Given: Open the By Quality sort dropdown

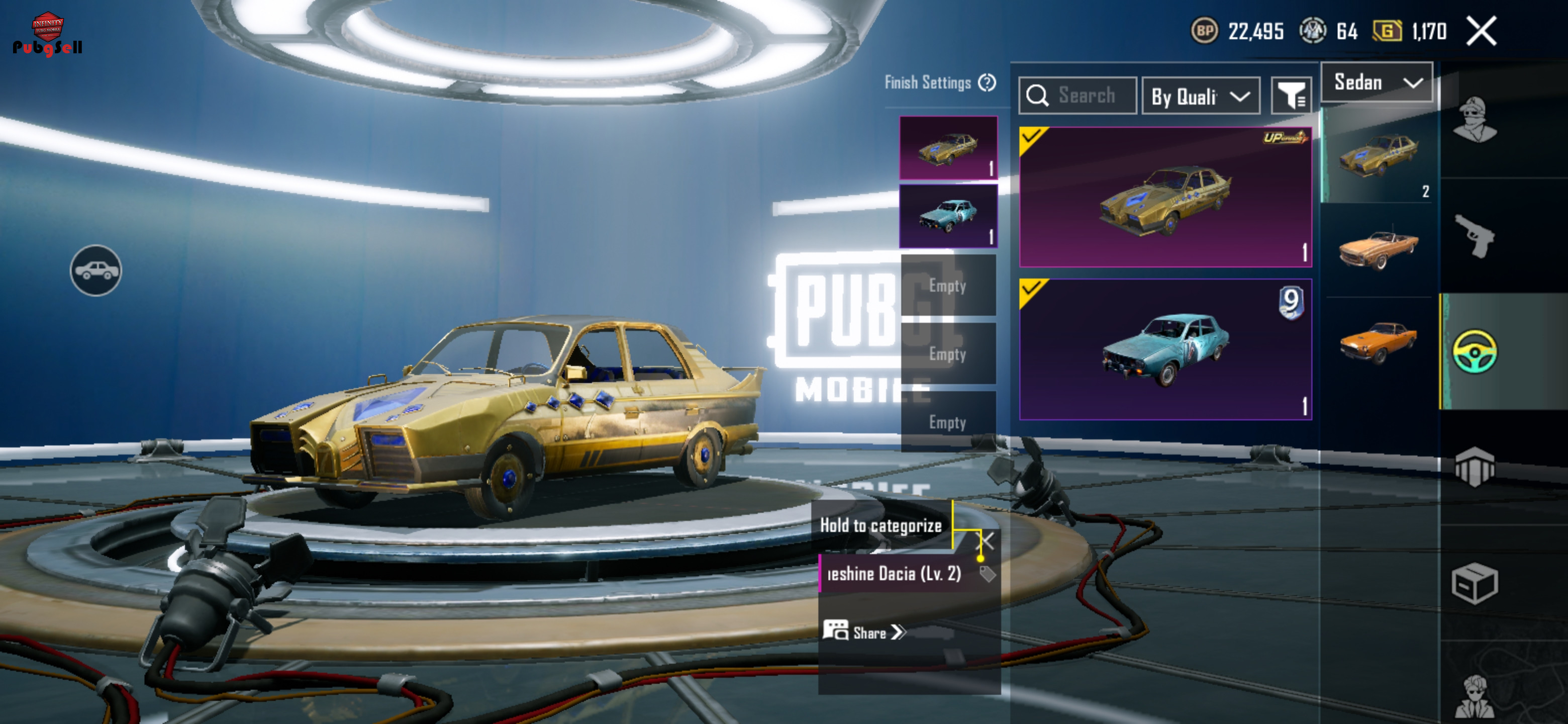Looking at the screenshot, I should click(x=1200, y=96).
